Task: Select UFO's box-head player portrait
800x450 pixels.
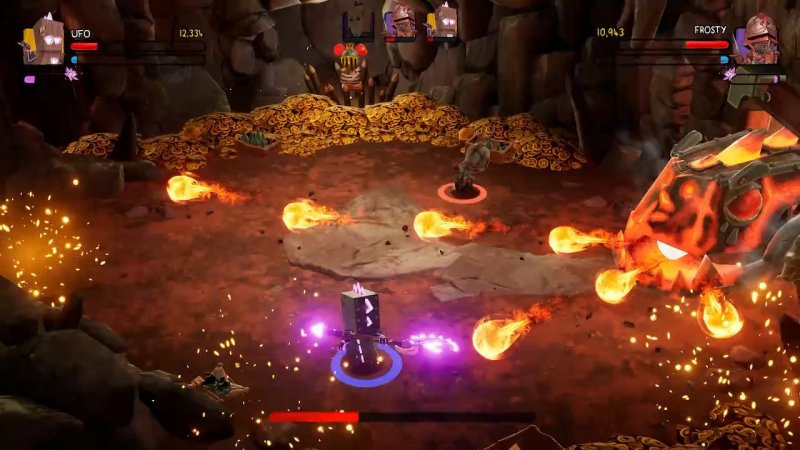Action: coord(45,41)
